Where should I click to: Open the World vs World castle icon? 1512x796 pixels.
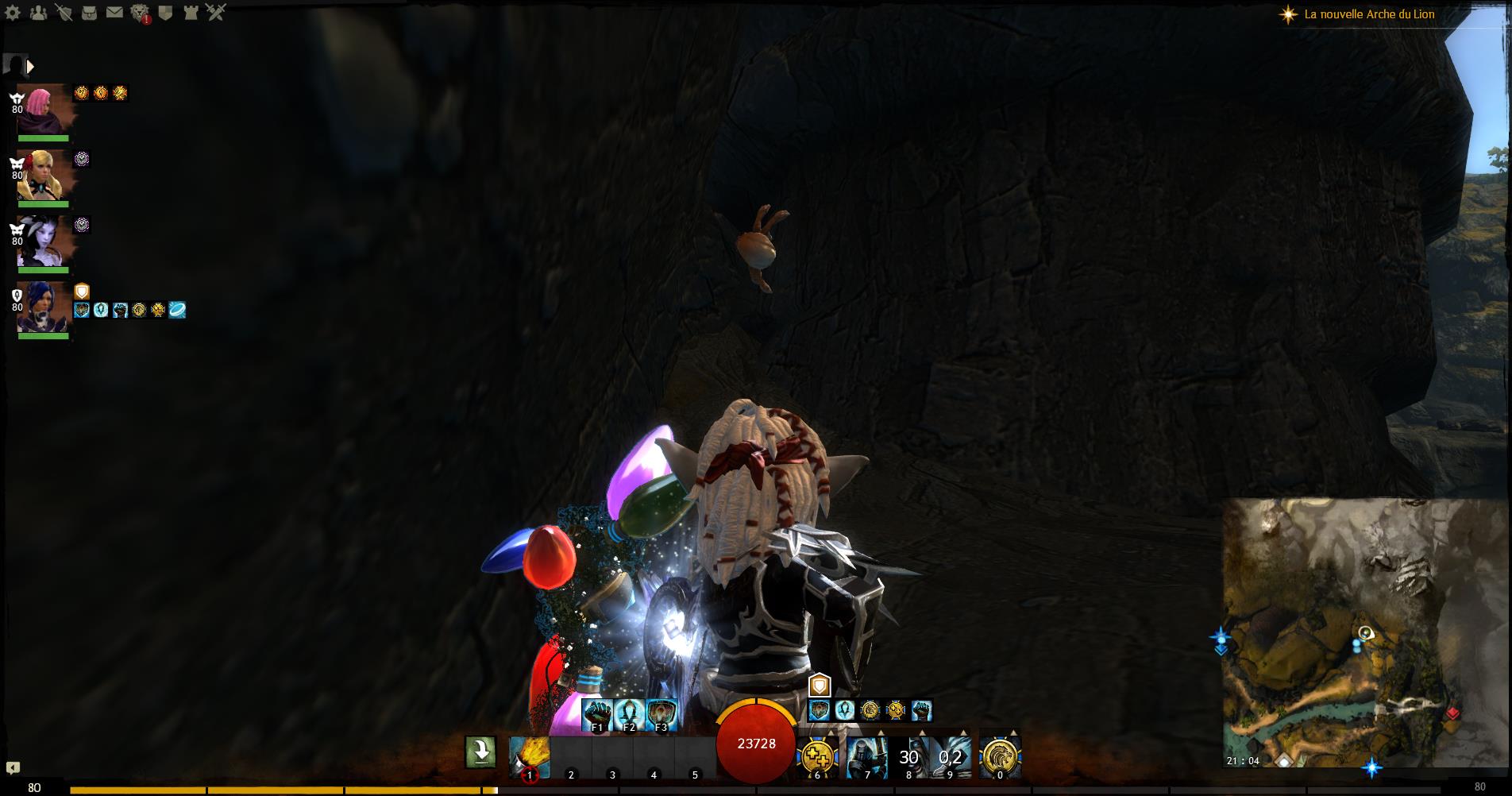click(x=191, y=13)
